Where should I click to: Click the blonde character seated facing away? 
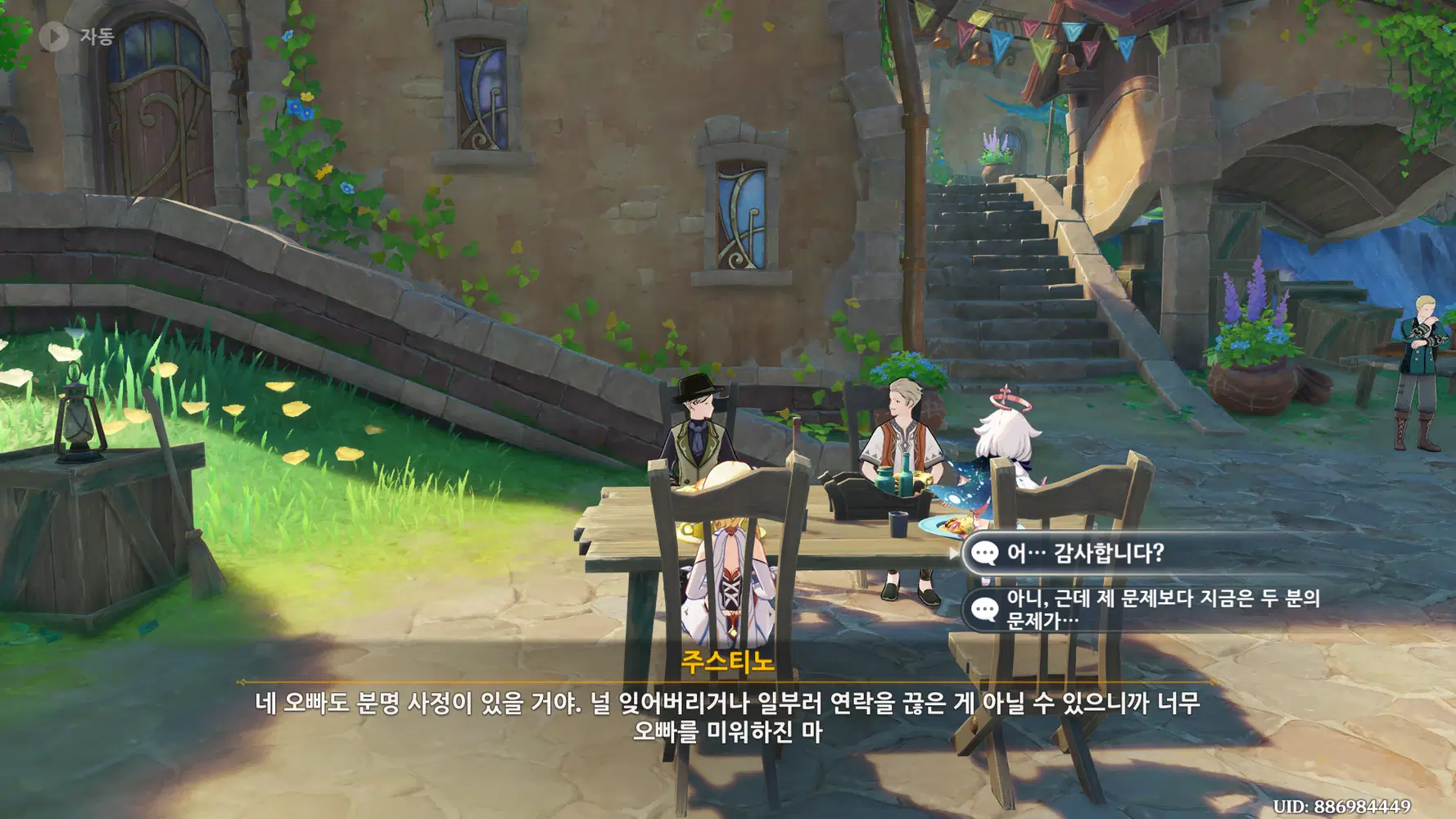pyautogui.click(x=729, y=573)
